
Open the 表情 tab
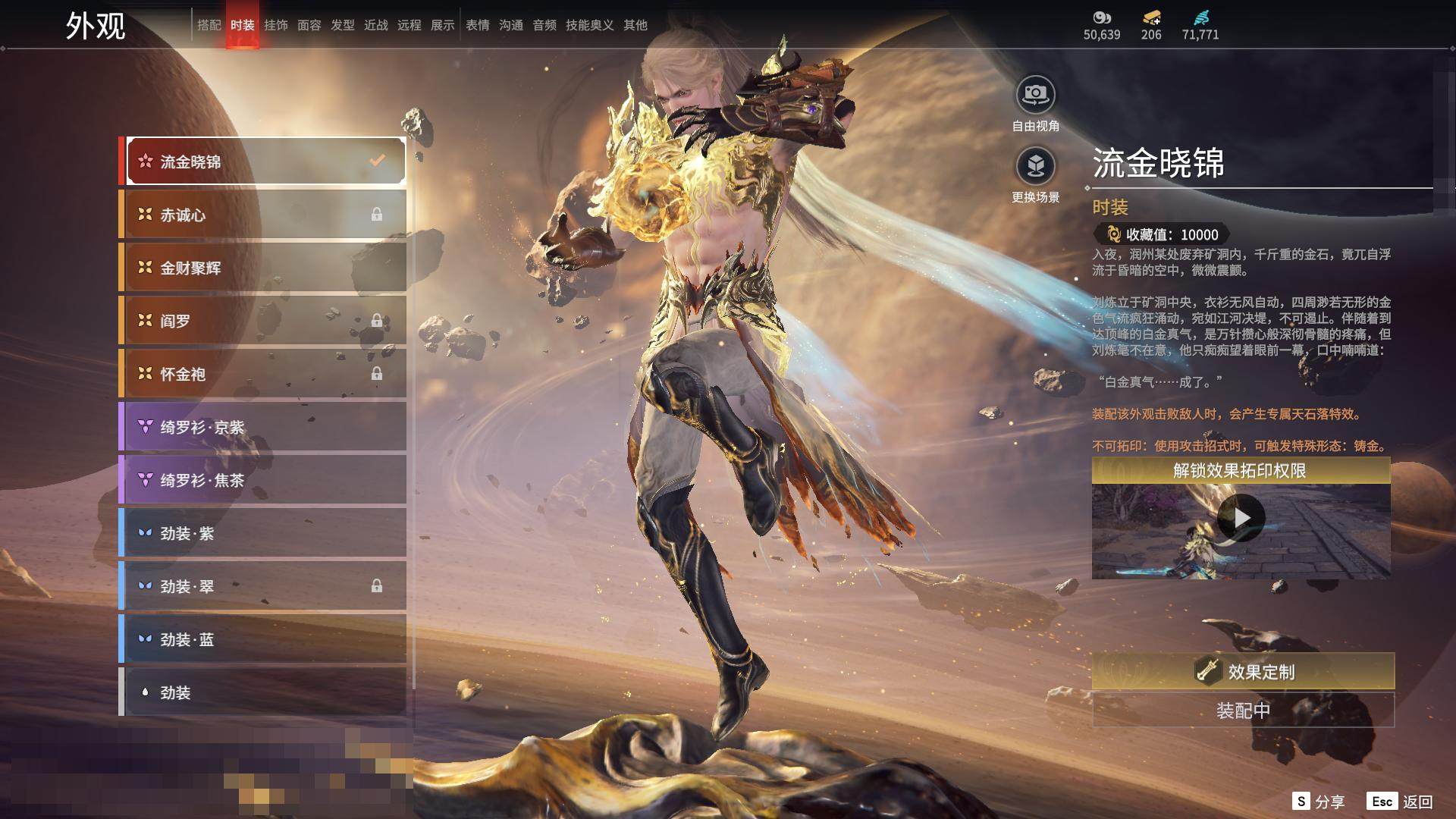coord(477,25)
